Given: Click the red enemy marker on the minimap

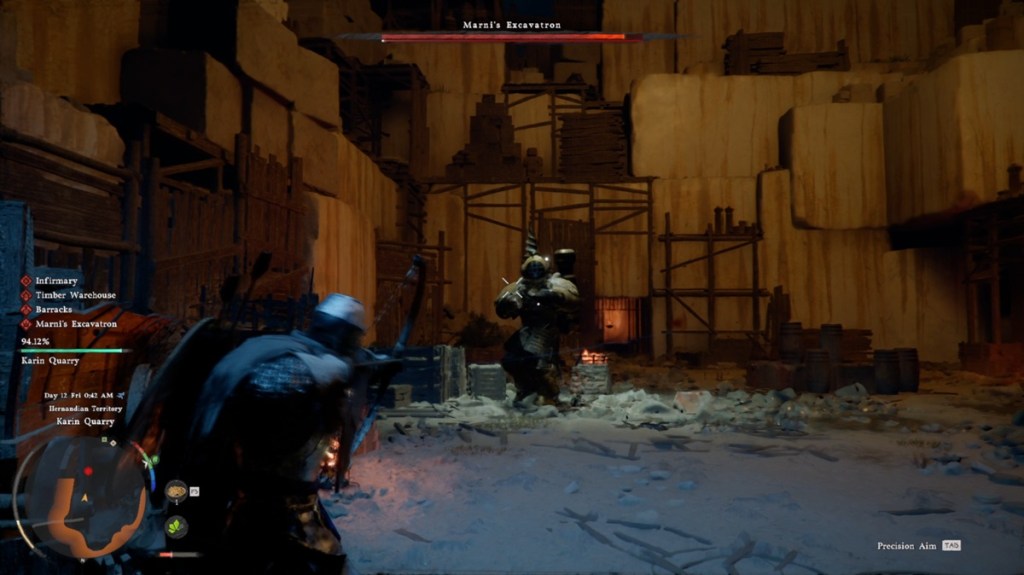Looking at the screenshot, I should (89, 471).
